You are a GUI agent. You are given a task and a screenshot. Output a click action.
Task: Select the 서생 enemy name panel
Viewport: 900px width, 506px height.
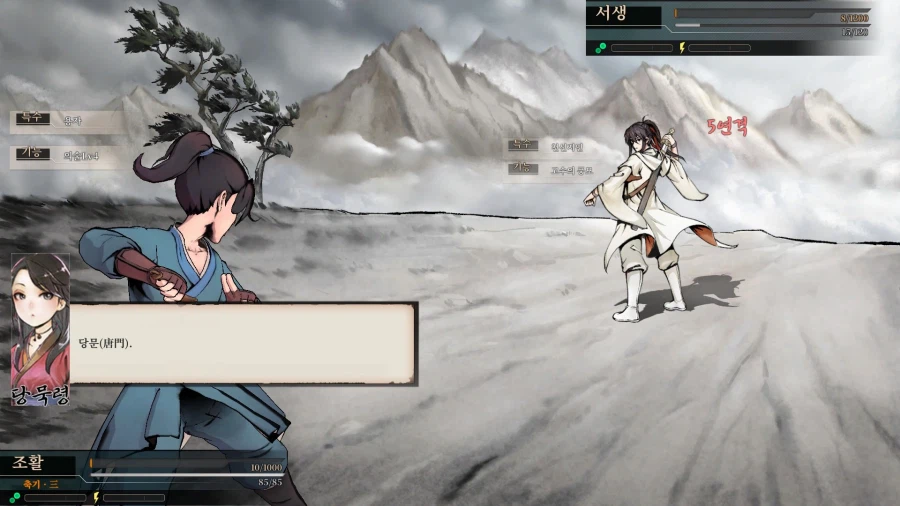point(624,15)
